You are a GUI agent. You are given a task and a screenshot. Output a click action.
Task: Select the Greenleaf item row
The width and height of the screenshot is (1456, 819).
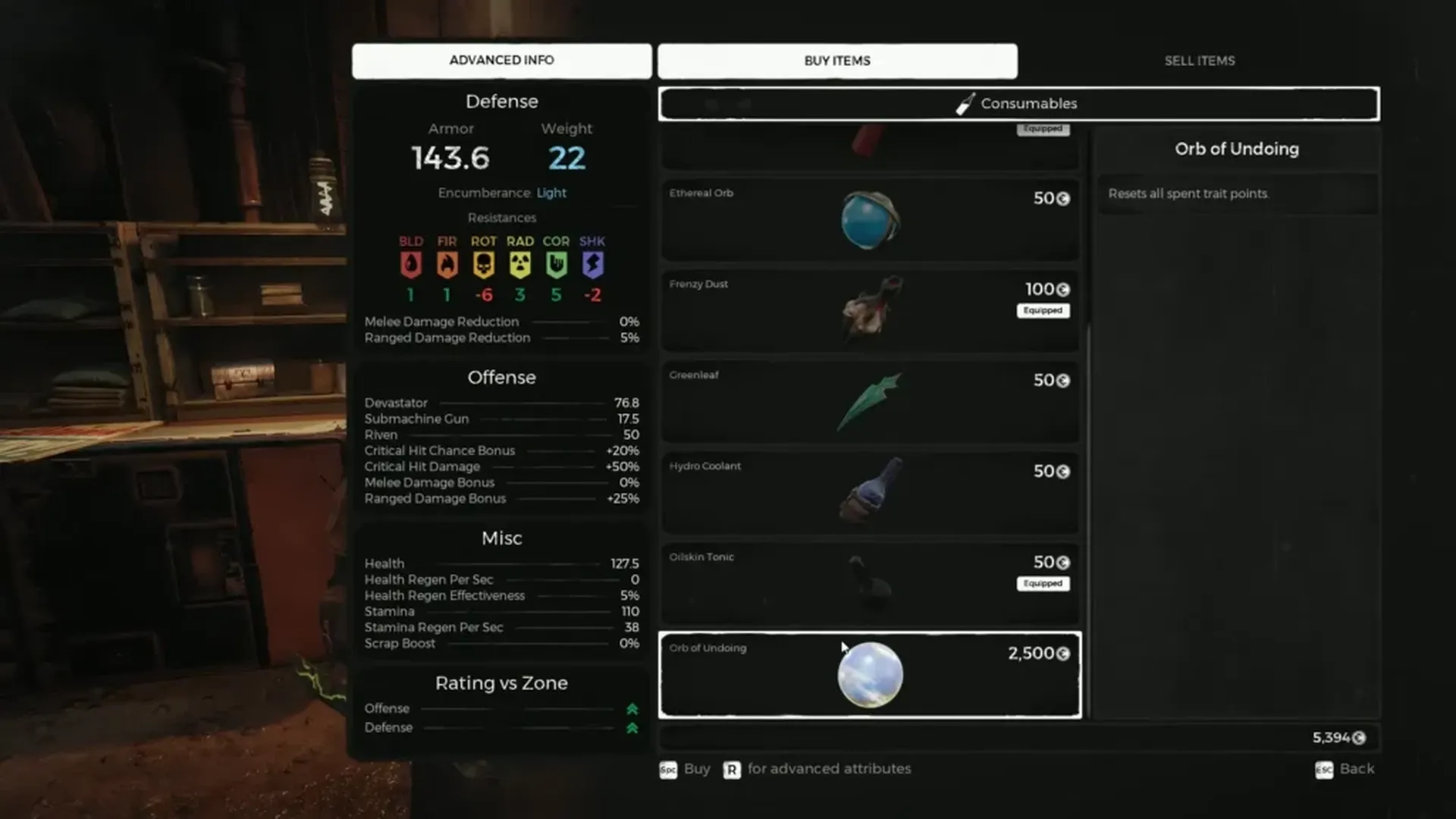(x=869, y=400)
